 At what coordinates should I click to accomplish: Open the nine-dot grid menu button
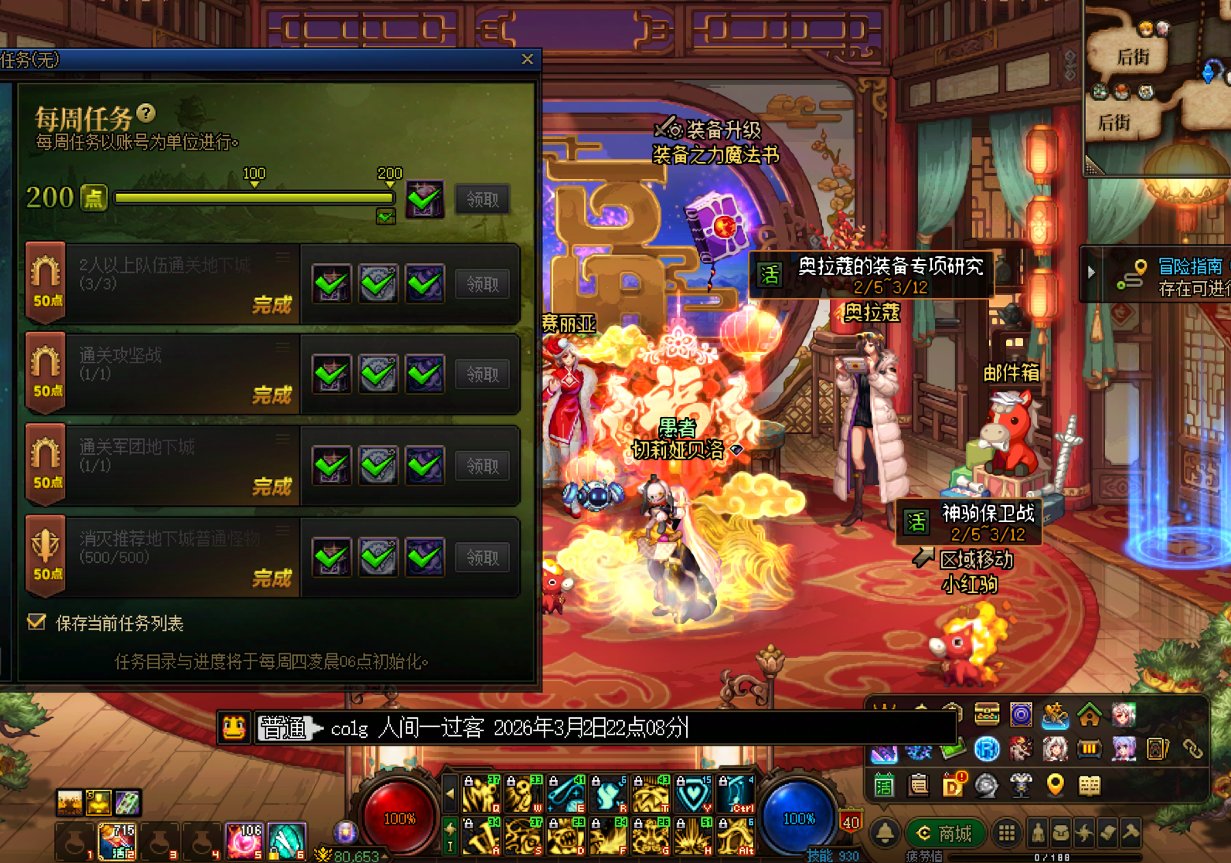(x=1007, y=833)
